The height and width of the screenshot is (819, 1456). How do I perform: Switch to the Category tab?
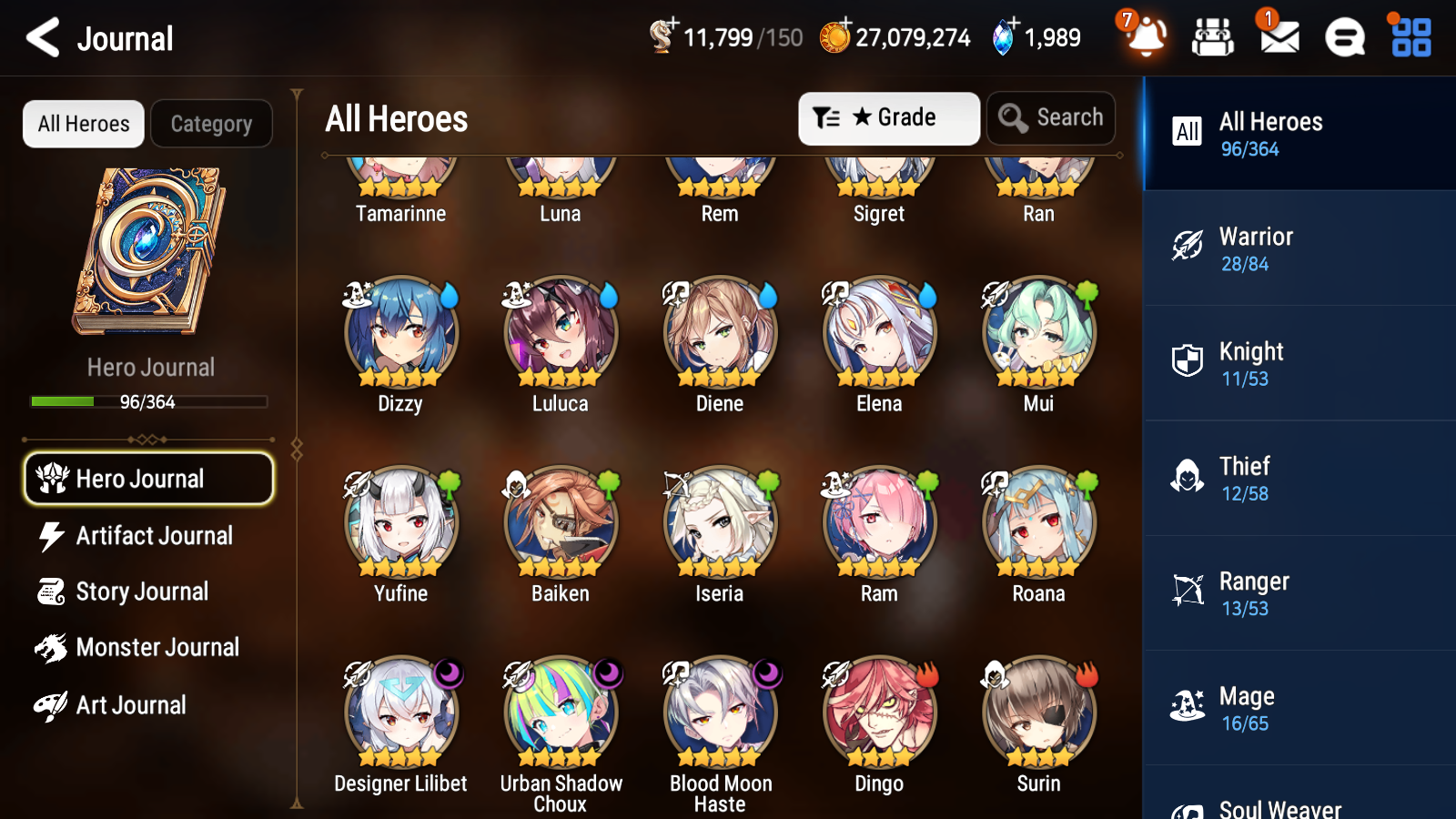(x=211, y=124)
